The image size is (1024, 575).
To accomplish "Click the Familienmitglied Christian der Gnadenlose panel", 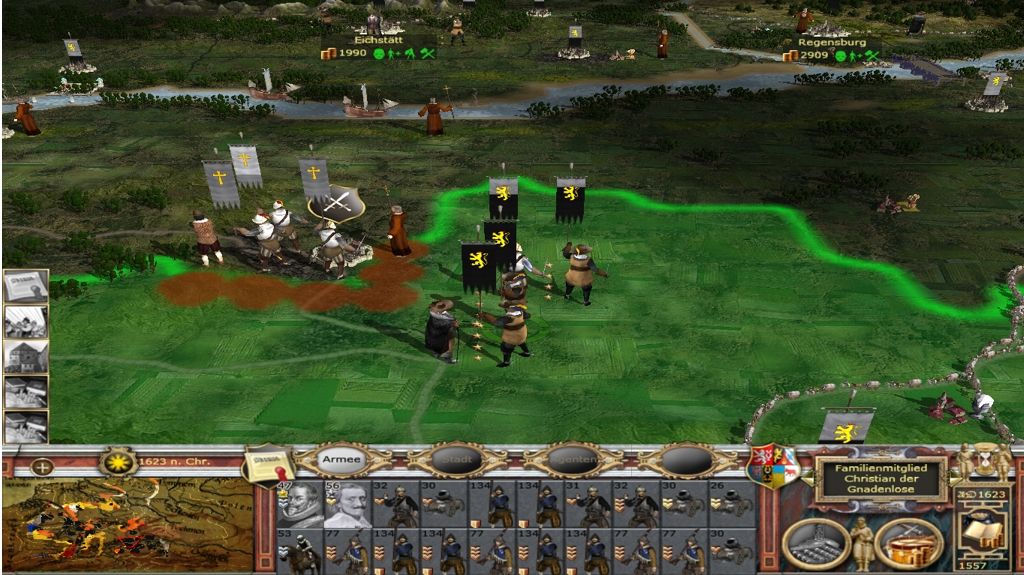I will 880,479.
